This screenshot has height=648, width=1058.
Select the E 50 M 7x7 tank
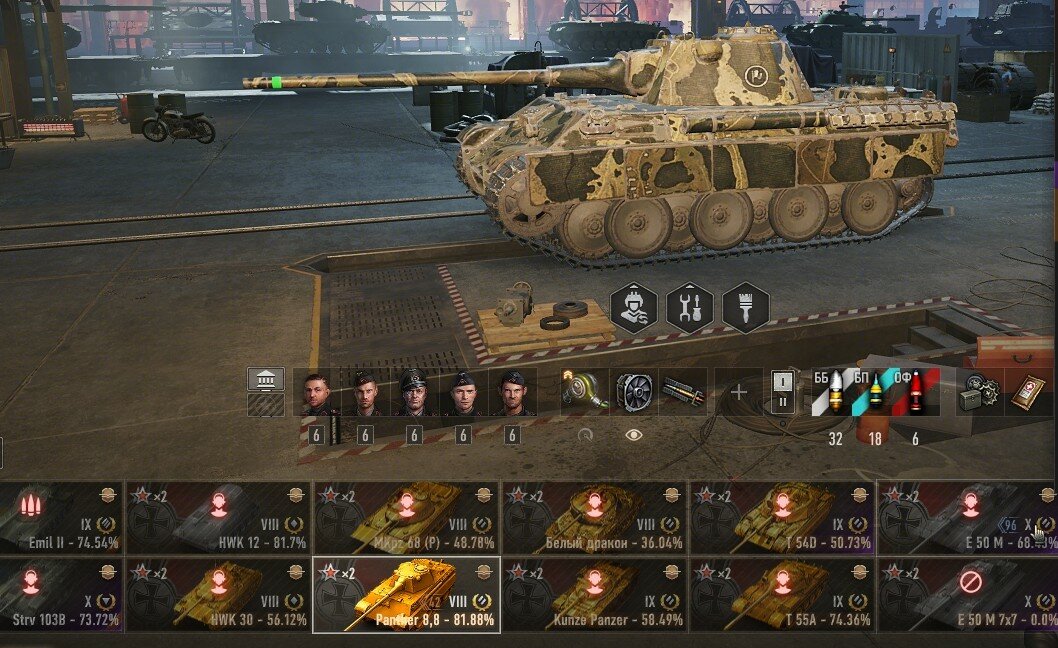click(x=968, y=595)
